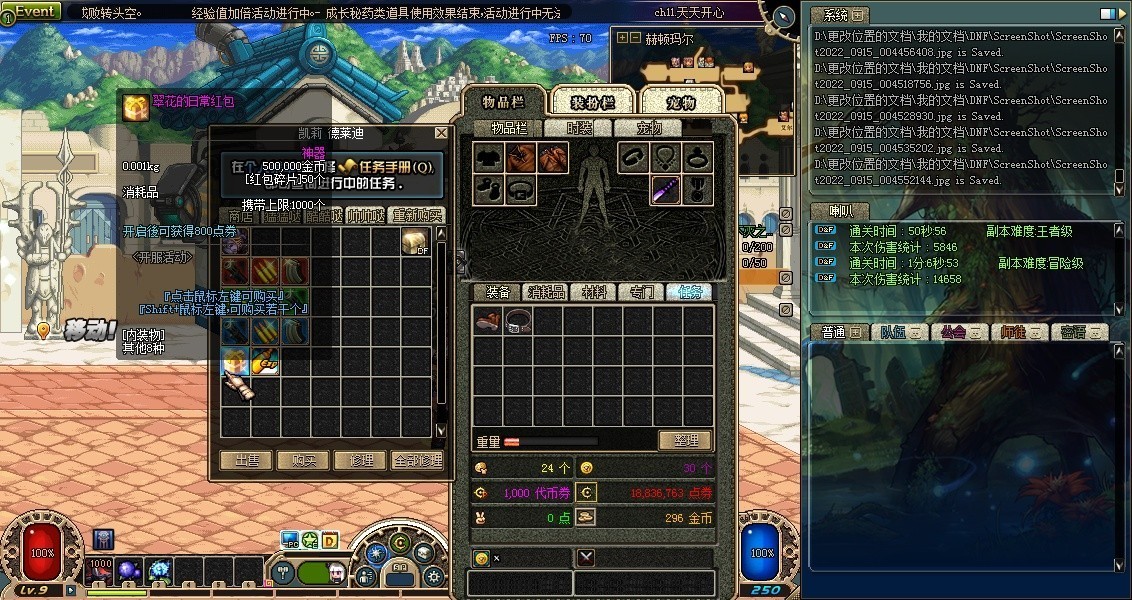
Task: Open the top-level 宠物 pet tab
Action: 681,102
